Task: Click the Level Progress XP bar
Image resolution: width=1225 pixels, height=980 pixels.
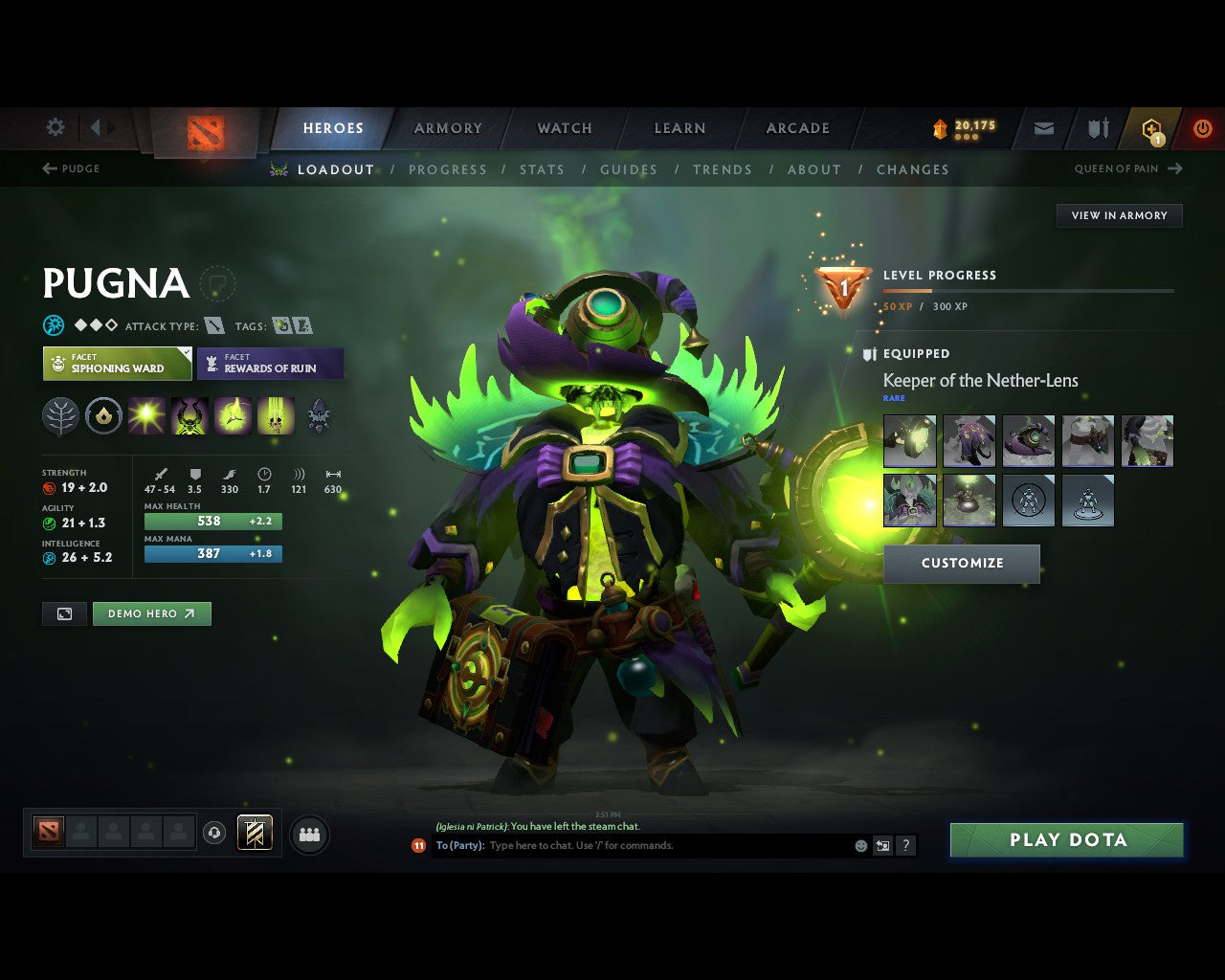Action: 1029,291
